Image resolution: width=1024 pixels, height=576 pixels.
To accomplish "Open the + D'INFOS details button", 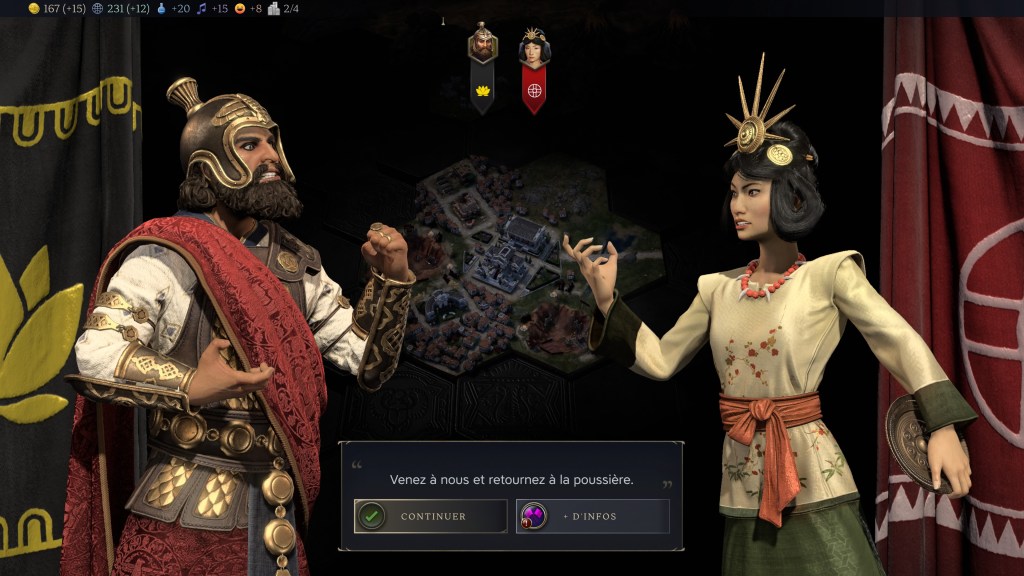I will point(592,516).
